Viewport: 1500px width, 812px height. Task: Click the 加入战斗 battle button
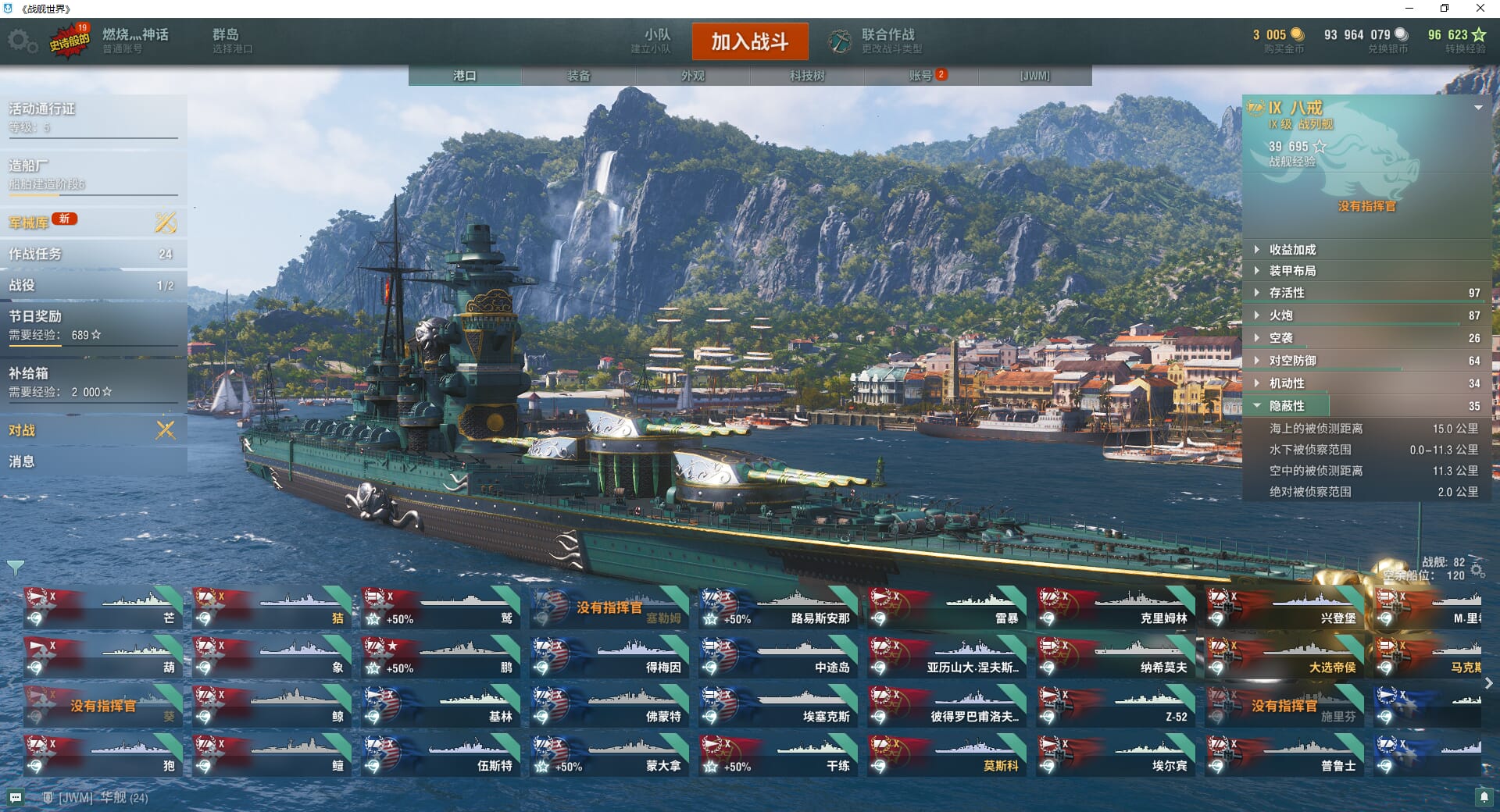tap(749, 41)
